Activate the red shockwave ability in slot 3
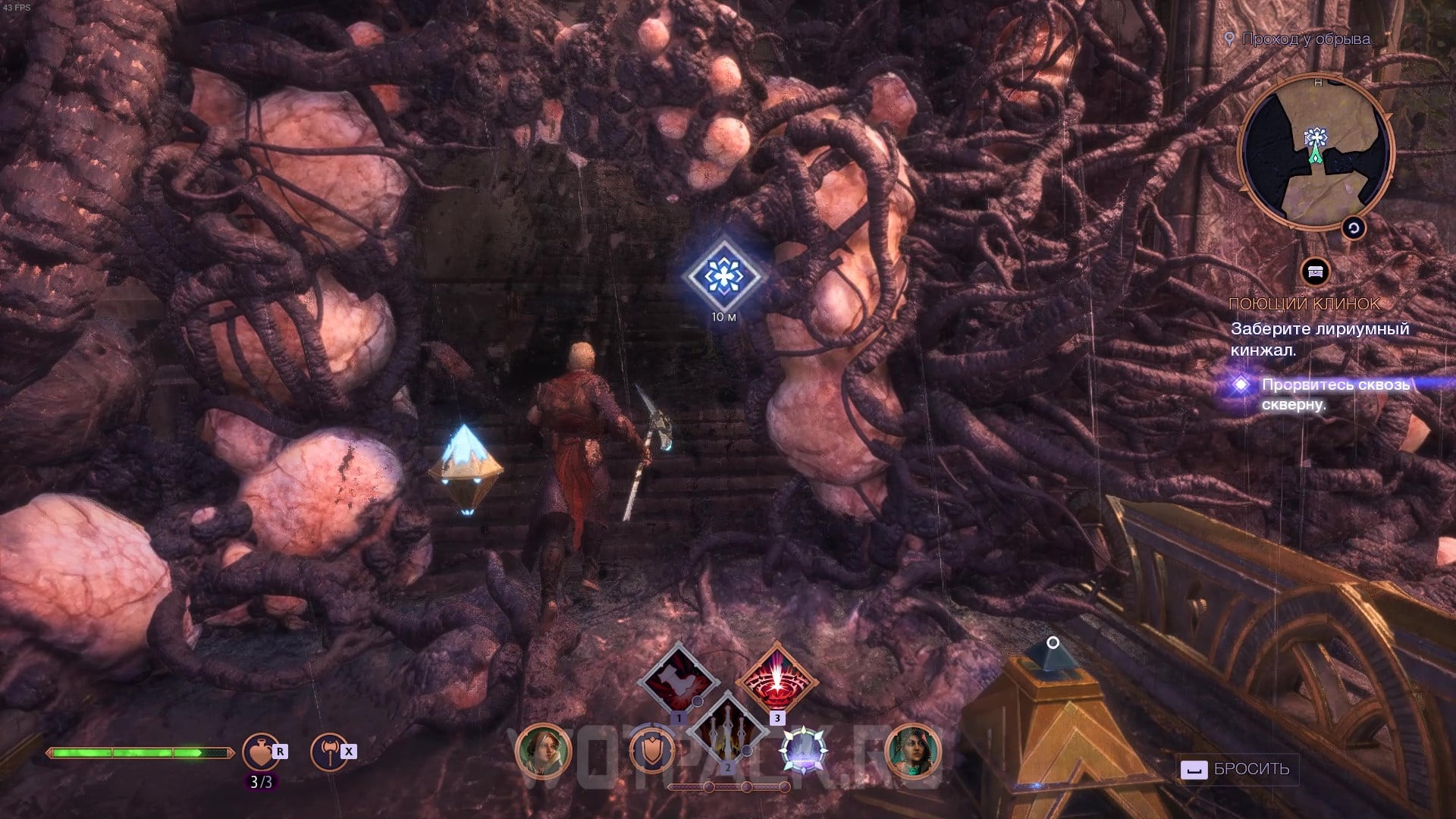This screenshot has height=819, width=1456. pyautogui.click(x=777, y=679)
